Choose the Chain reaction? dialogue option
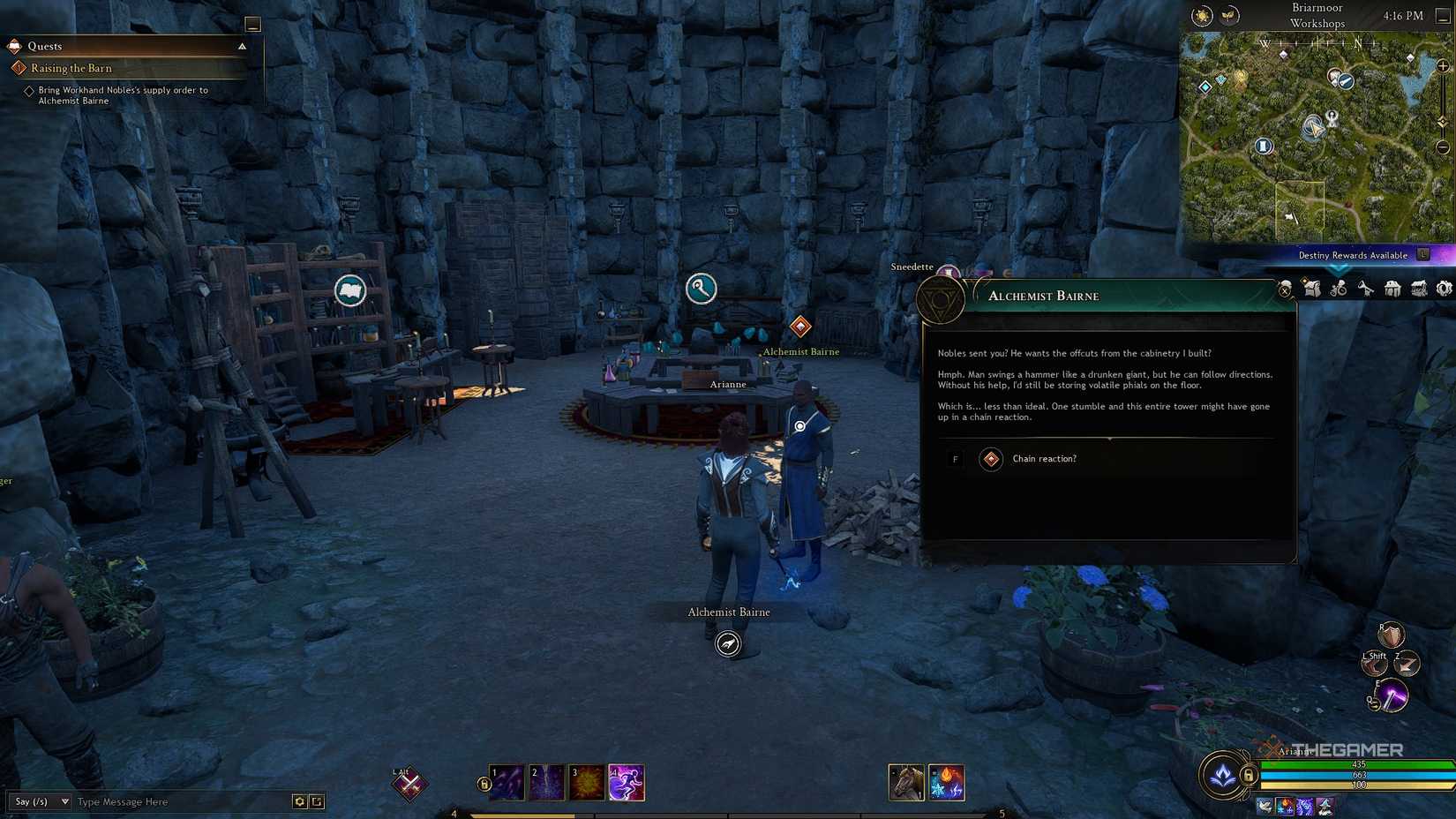The image size is (1456, 819). point(1044,459)
